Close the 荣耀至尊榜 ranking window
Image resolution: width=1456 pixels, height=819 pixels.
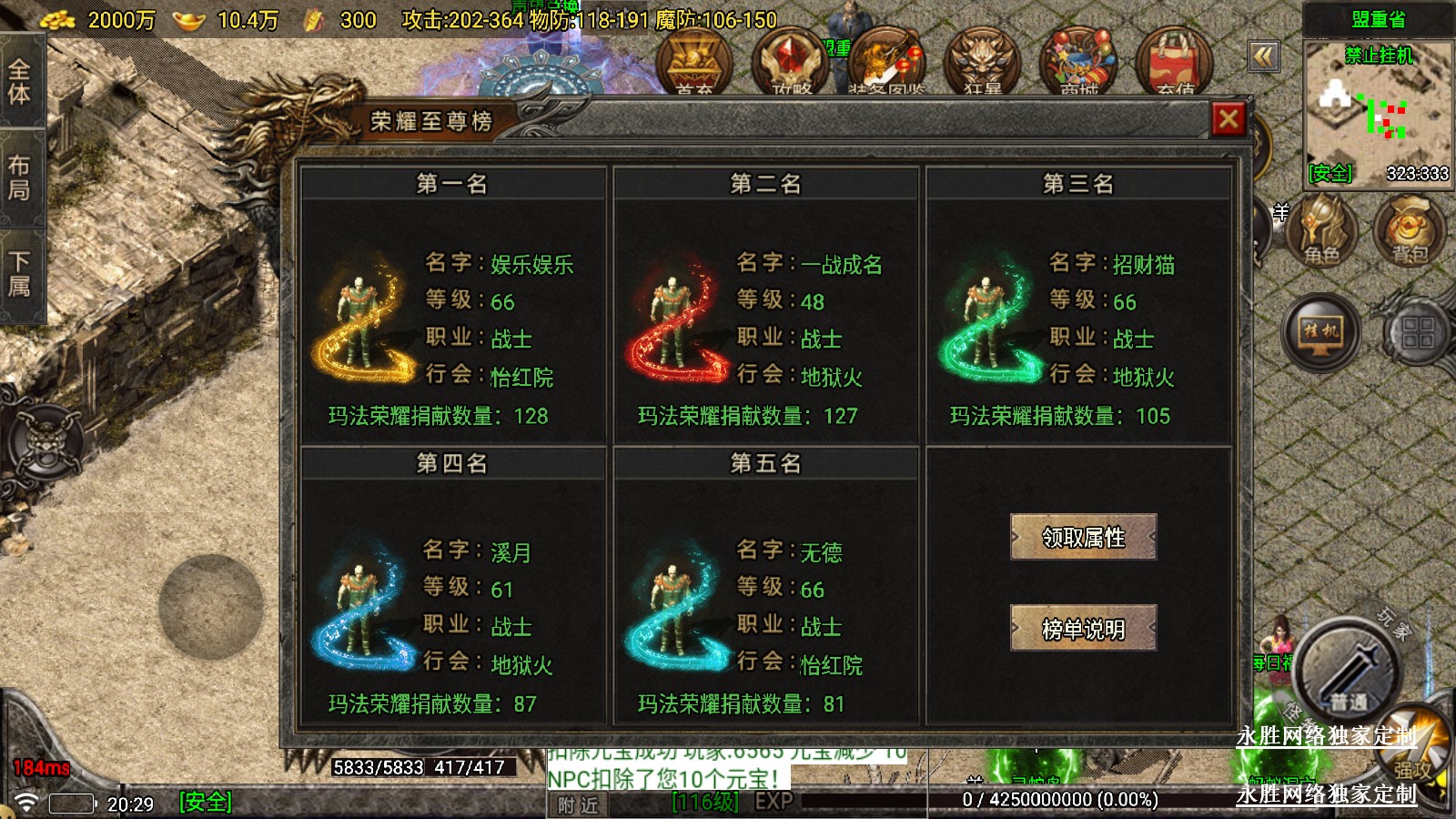pyautogui.click(x=1228, y=119)
